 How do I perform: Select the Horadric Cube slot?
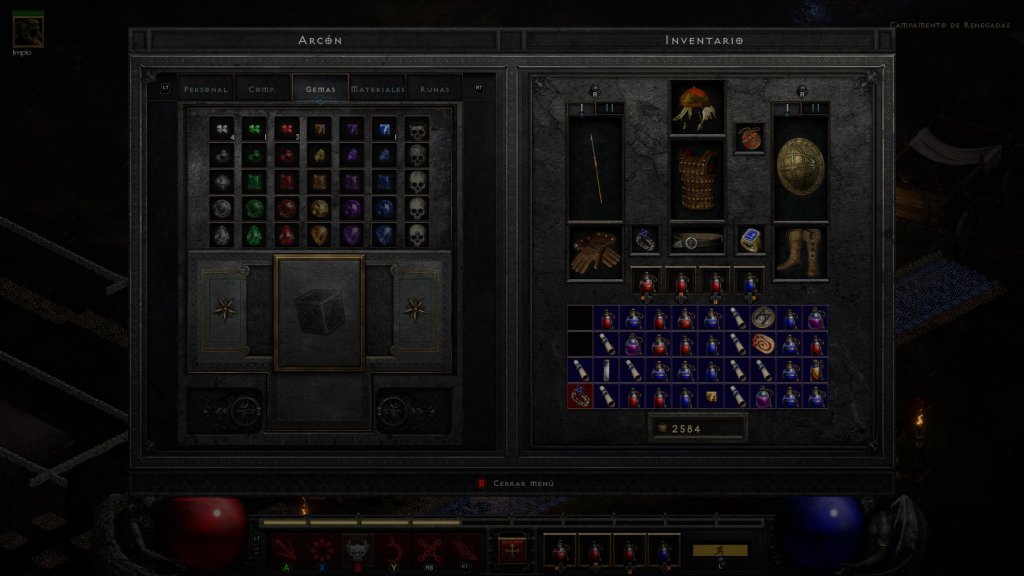(x=320, y=312)
